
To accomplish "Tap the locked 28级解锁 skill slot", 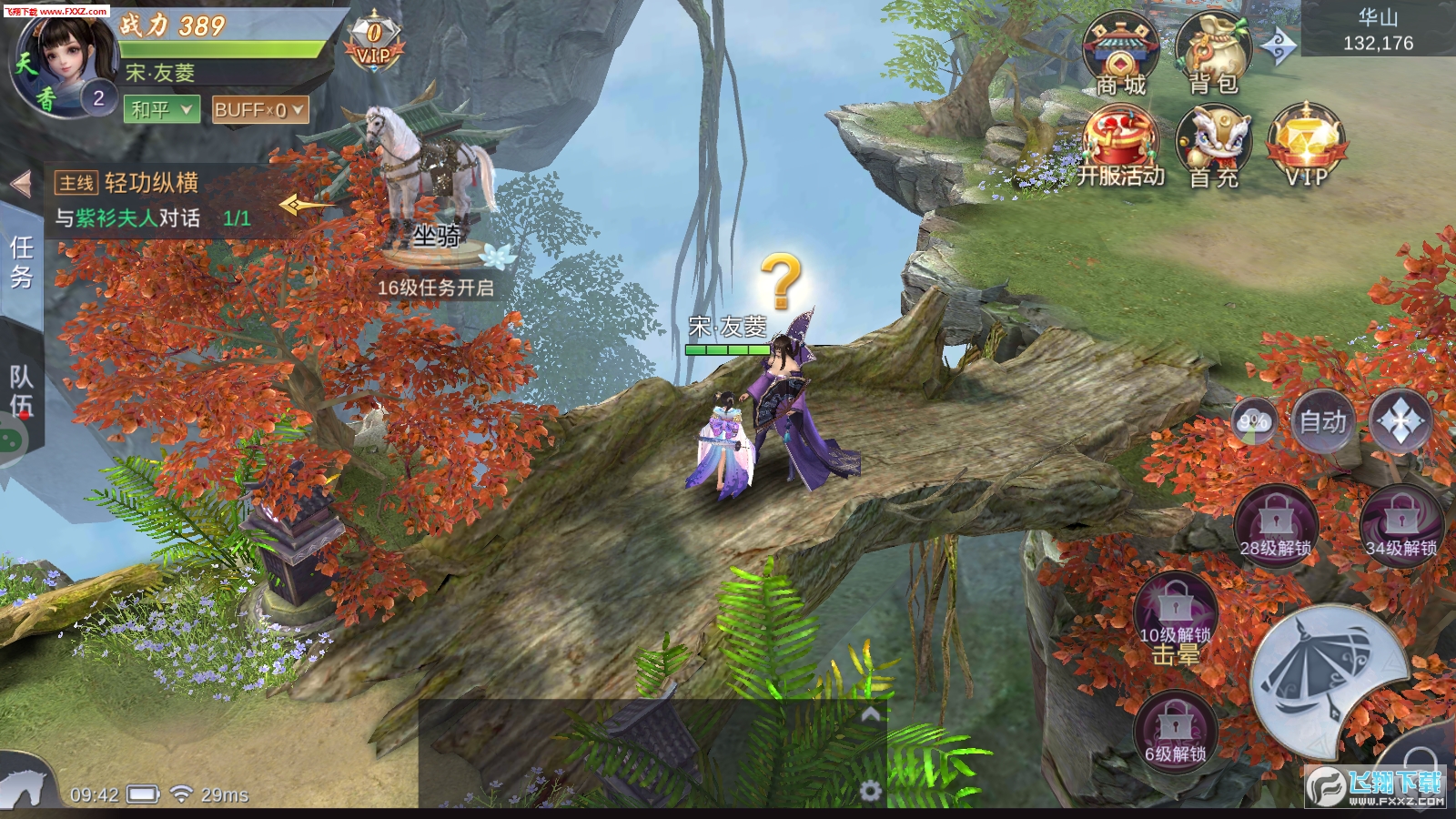I will (x=1275, y=528).
